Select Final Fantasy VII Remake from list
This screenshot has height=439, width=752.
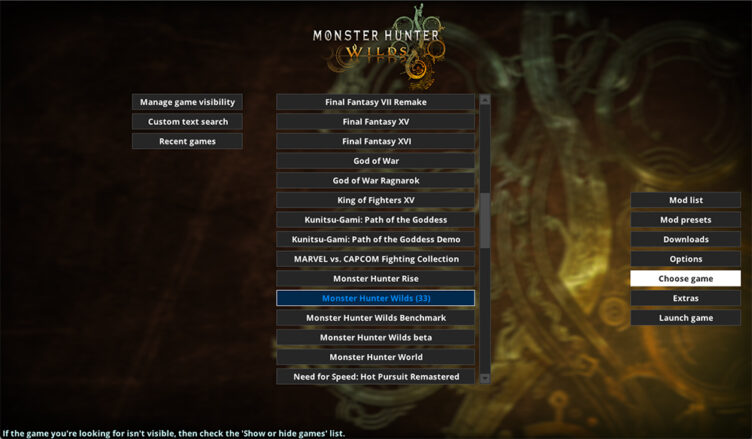coord(375,102)
